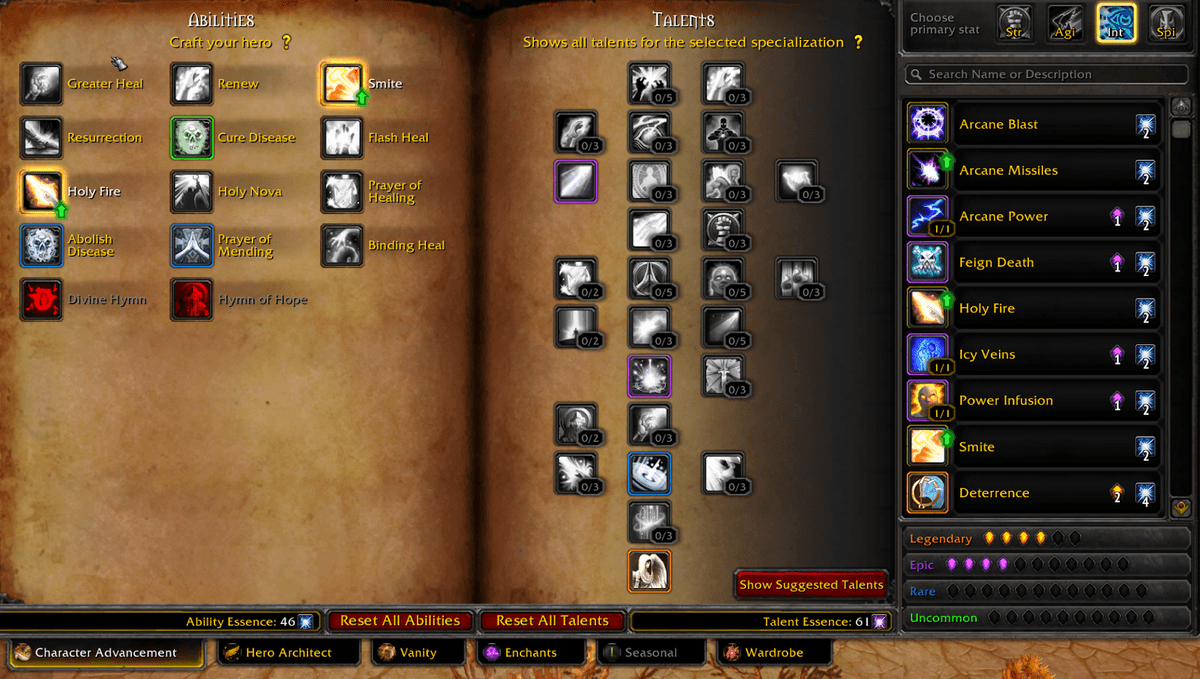Click the Reset All Talents button
Viewport: 1200px width, 679px height.
[x=552, y=621]
